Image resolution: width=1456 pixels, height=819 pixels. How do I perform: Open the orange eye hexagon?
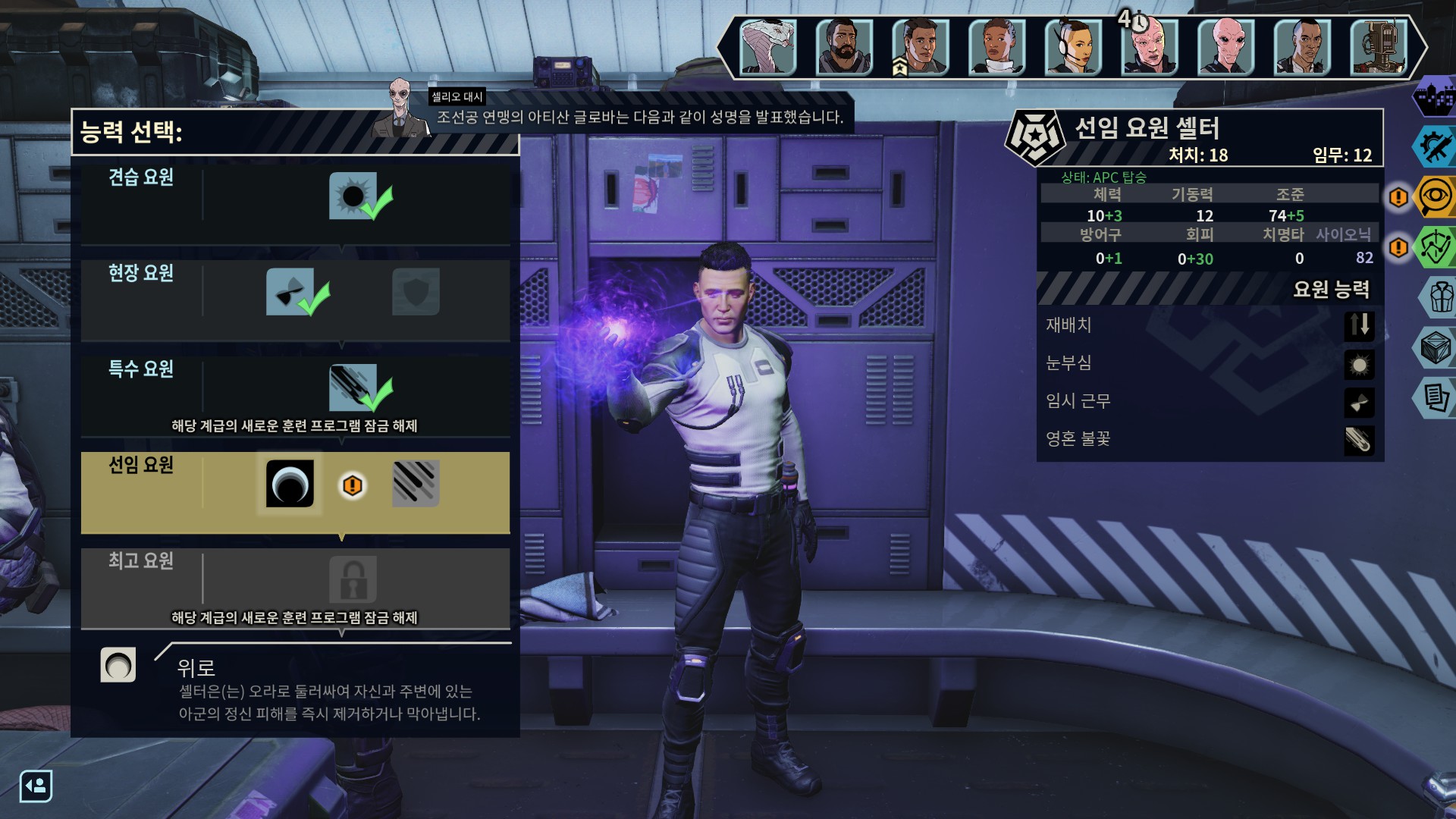click(1435, 197)
